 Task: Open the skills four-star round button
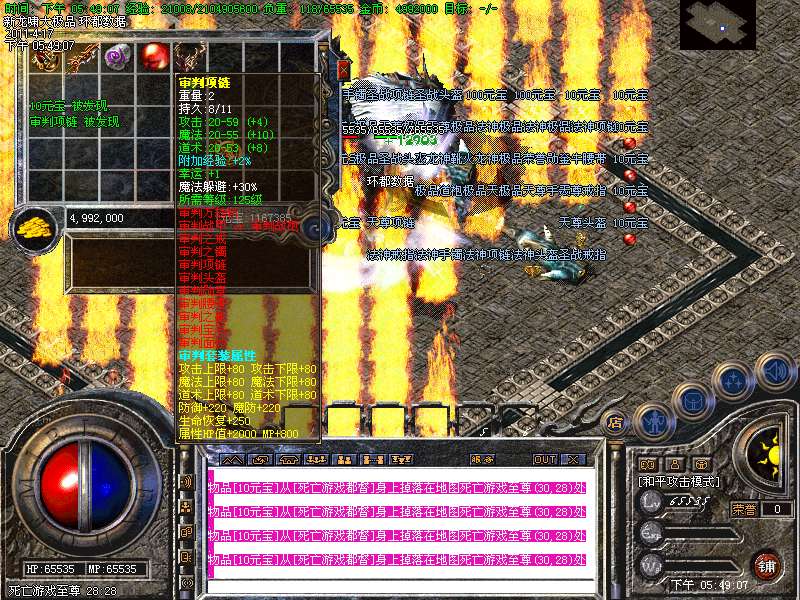(x=733, y=381)
